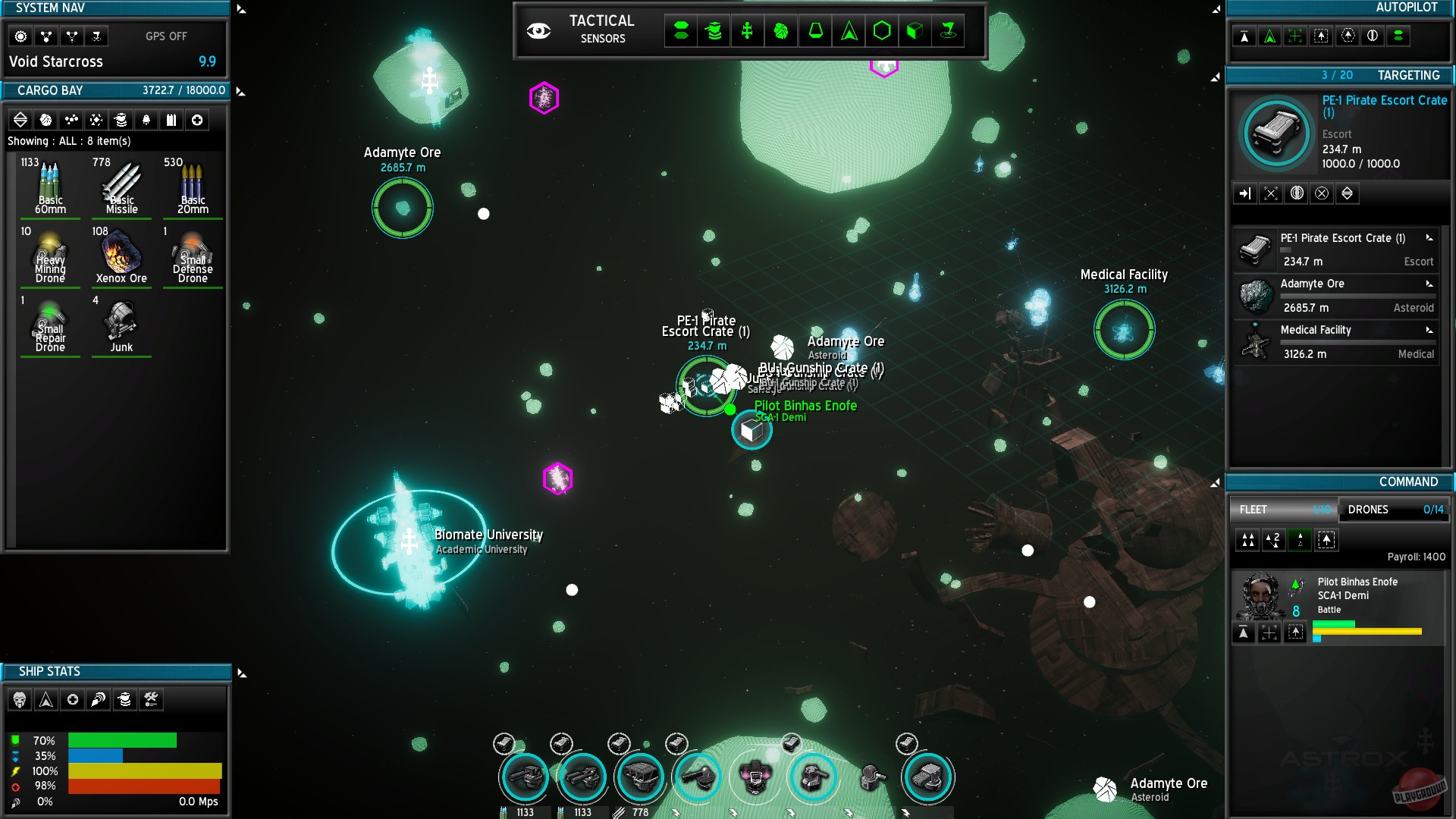Screen dimensions: 1456x819
Task: Click the cancel target icon in TARGETING panel
Action: pos(1323,193)
